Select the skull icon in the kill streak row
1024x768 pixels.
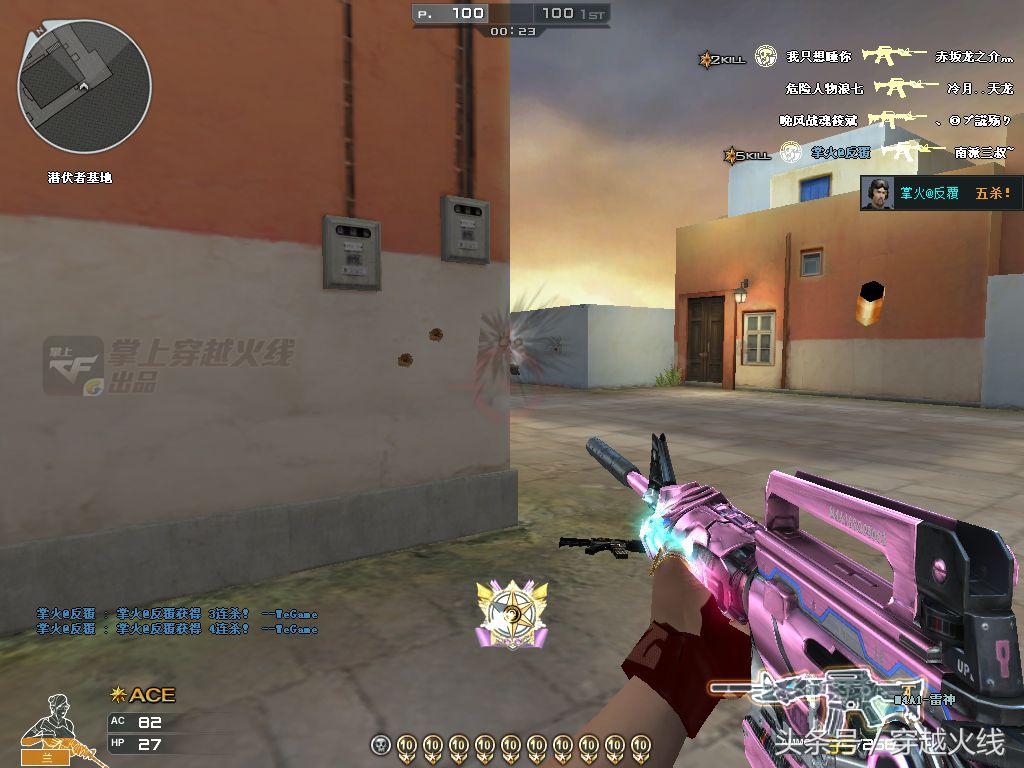pyautogui.click(x=380, y=744)
